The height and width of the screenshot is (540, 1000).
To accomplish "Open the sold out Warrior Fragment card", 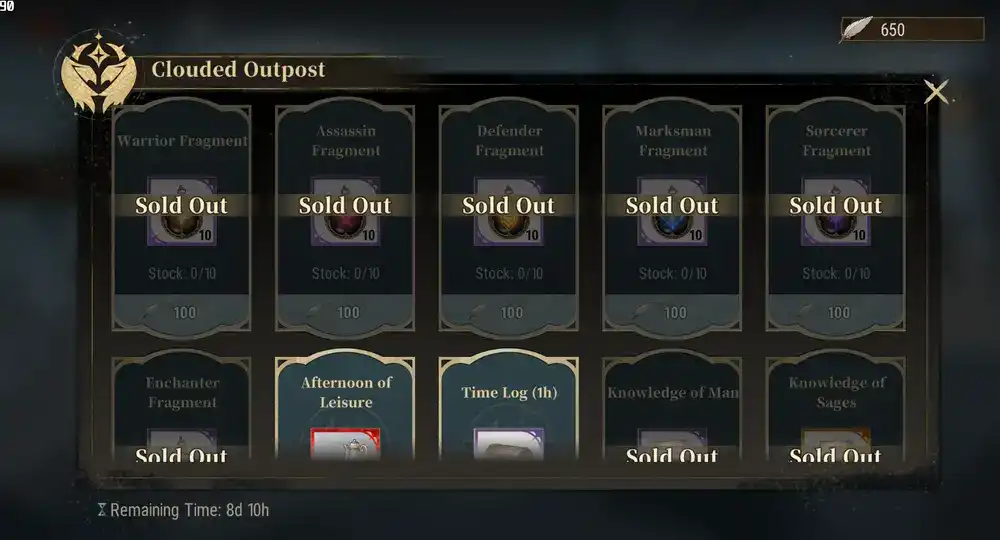I will pos(182,215).
